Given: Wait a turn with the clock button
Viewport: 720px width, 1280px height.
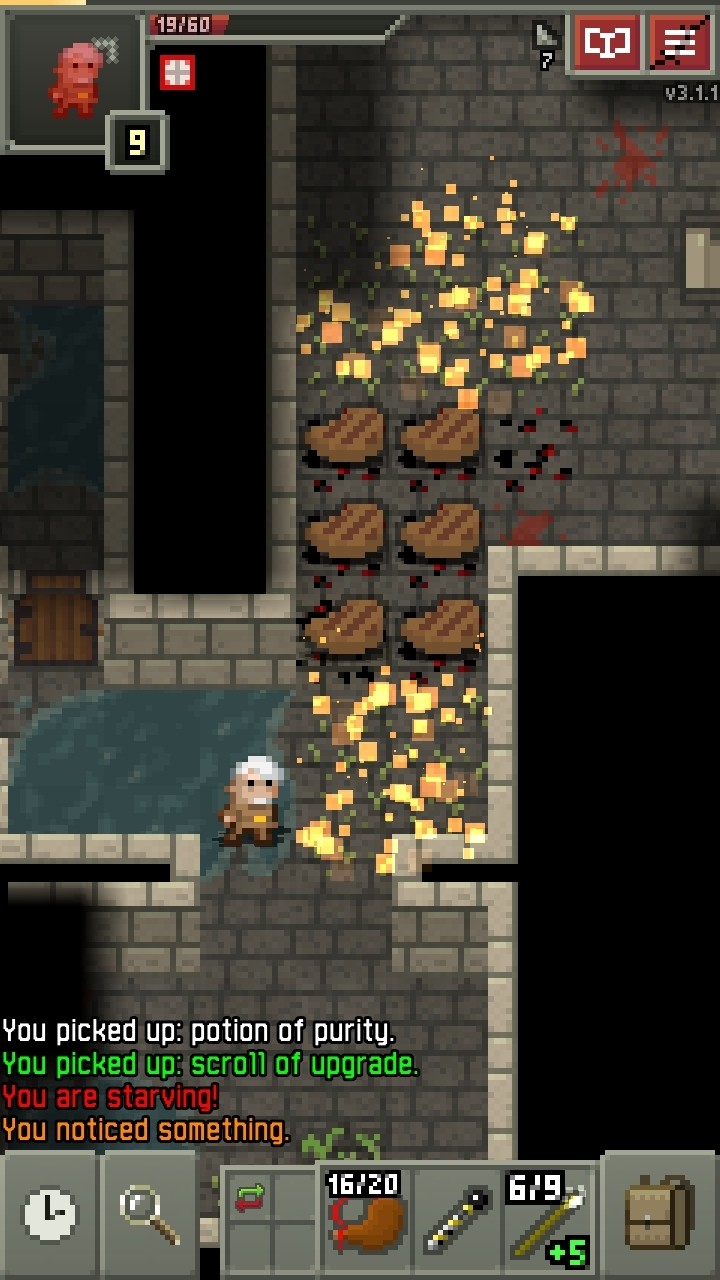Looking at the screenshot, I should pos(50,1213).
